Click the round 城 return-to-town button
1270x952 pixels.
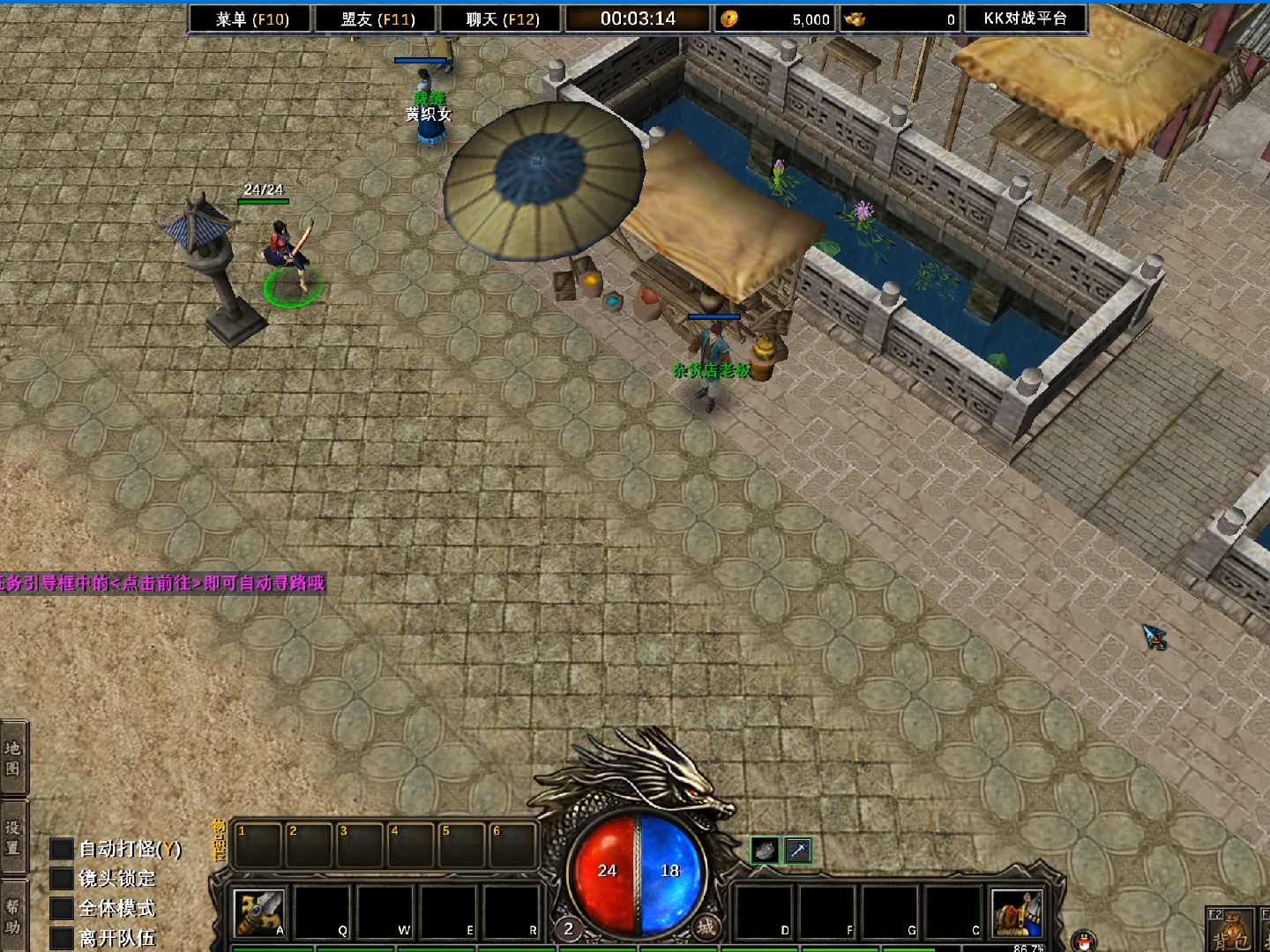[706, 926]
